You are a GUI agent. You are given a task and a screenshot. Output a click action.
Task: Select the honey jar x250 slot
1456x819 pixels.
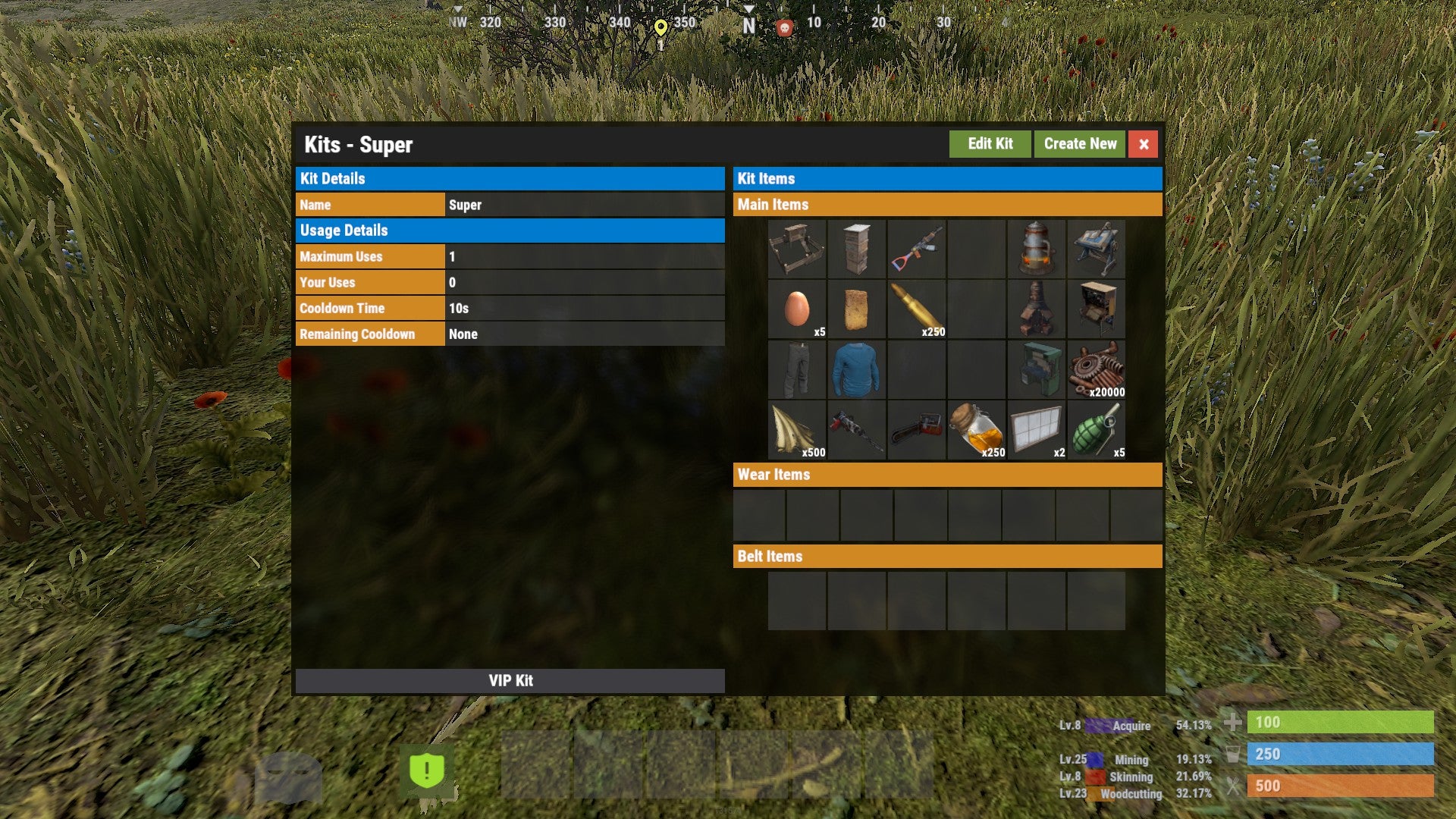[x=976, y=430]
